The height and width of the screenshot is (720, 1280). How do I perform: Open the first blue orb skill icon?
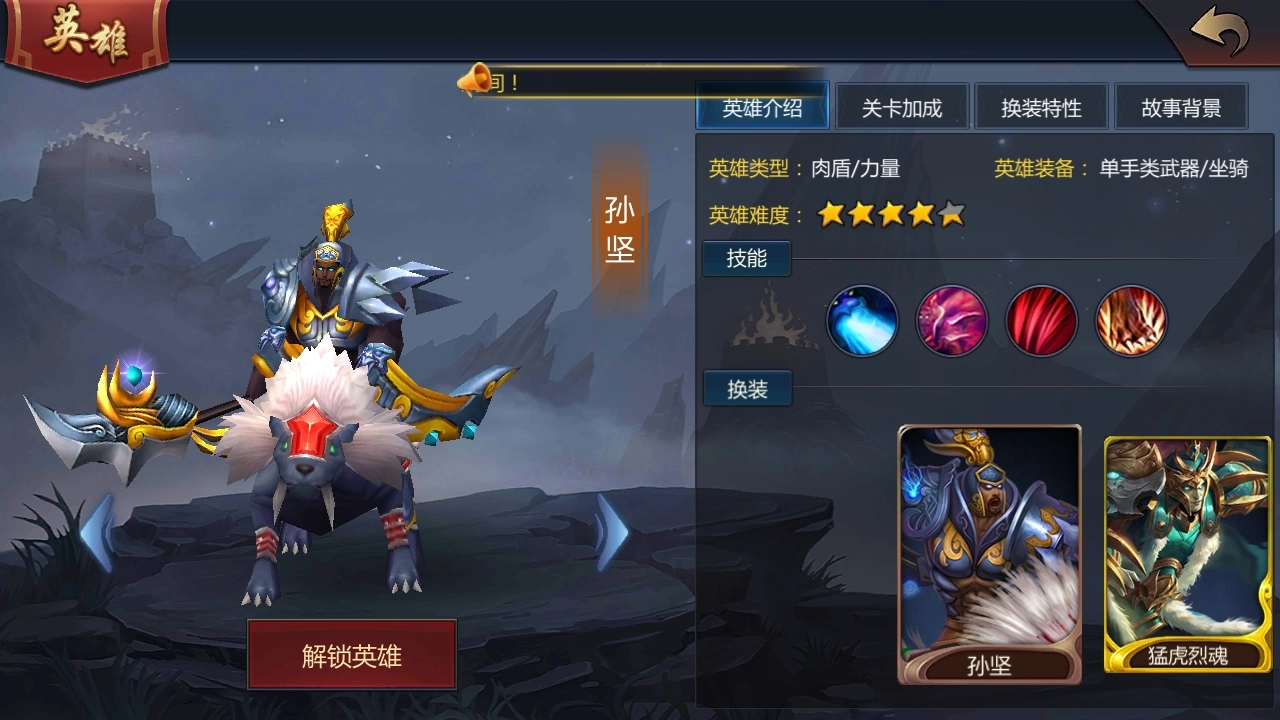tap(862, 320)
